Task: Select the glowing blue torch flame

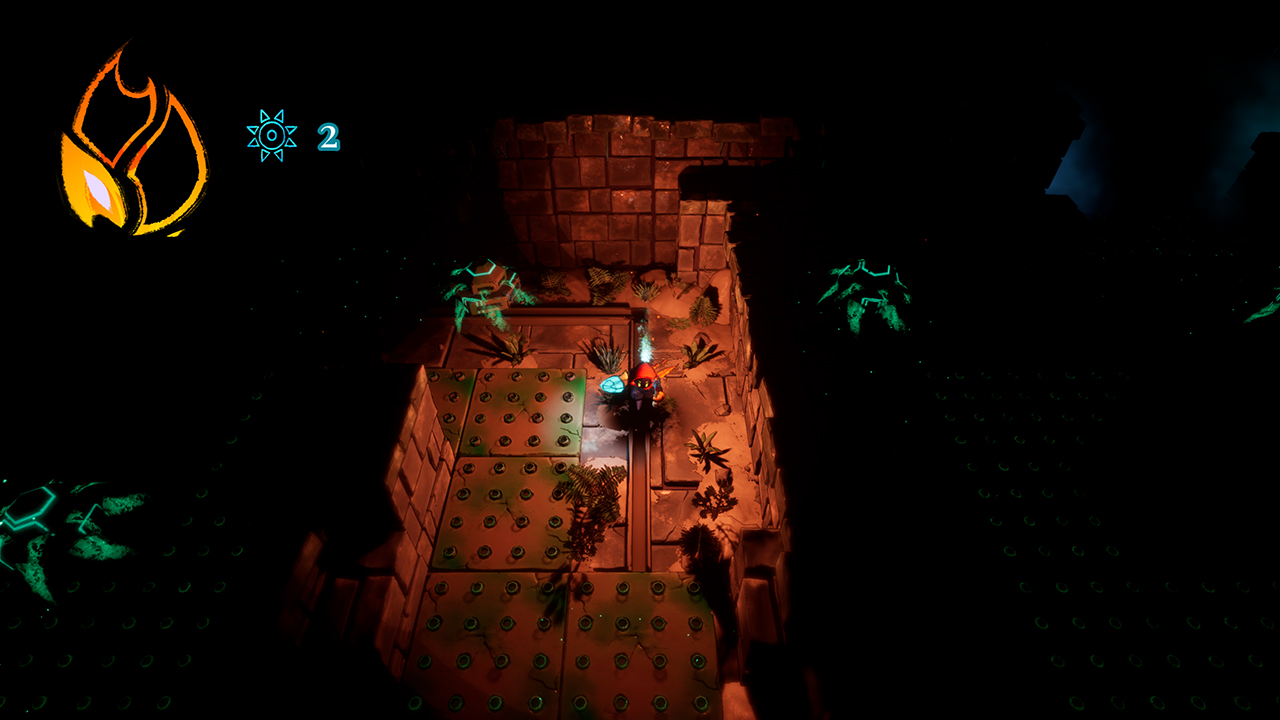Action: click(645, 345)
